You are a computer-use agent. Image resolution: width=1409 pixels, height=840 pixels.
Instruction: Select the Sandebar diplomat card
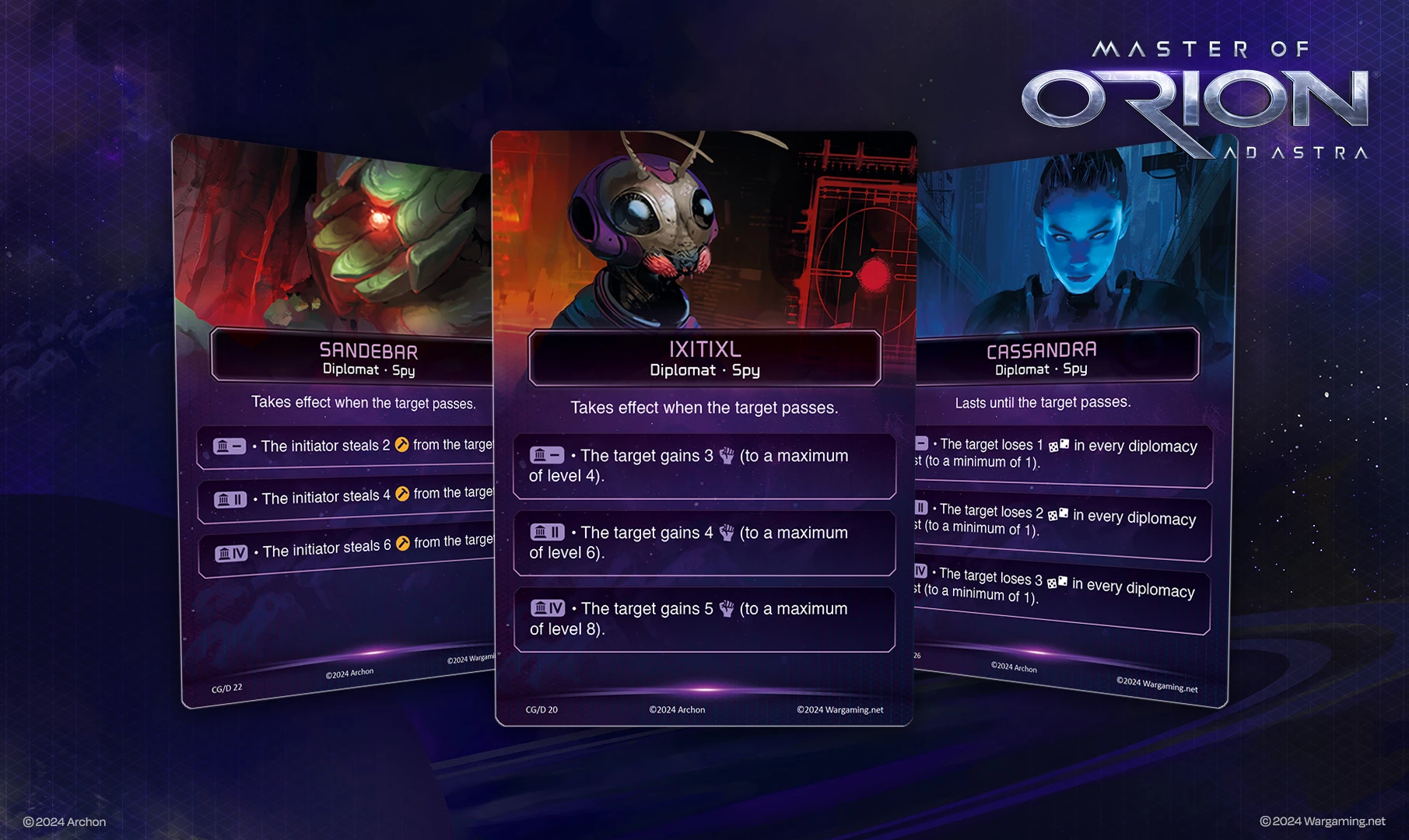pyautogui.click(x=335, y=420)
